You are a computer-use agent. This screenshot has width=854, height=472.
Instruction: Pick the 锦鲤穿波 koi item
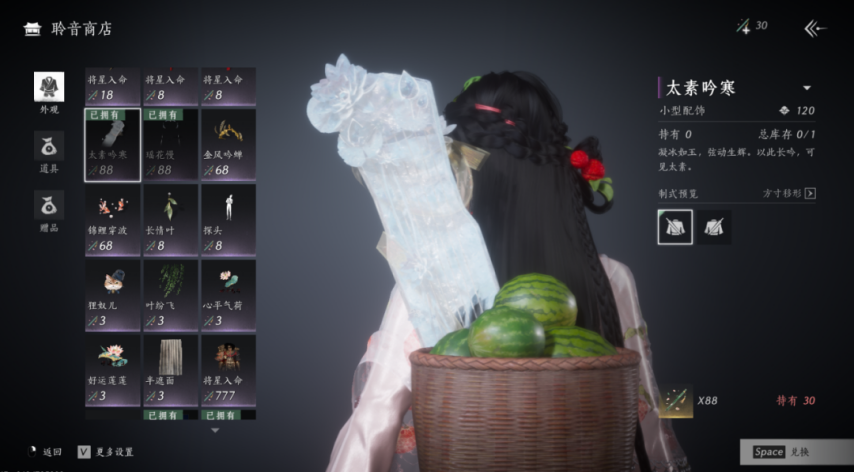tap(112, 220)
